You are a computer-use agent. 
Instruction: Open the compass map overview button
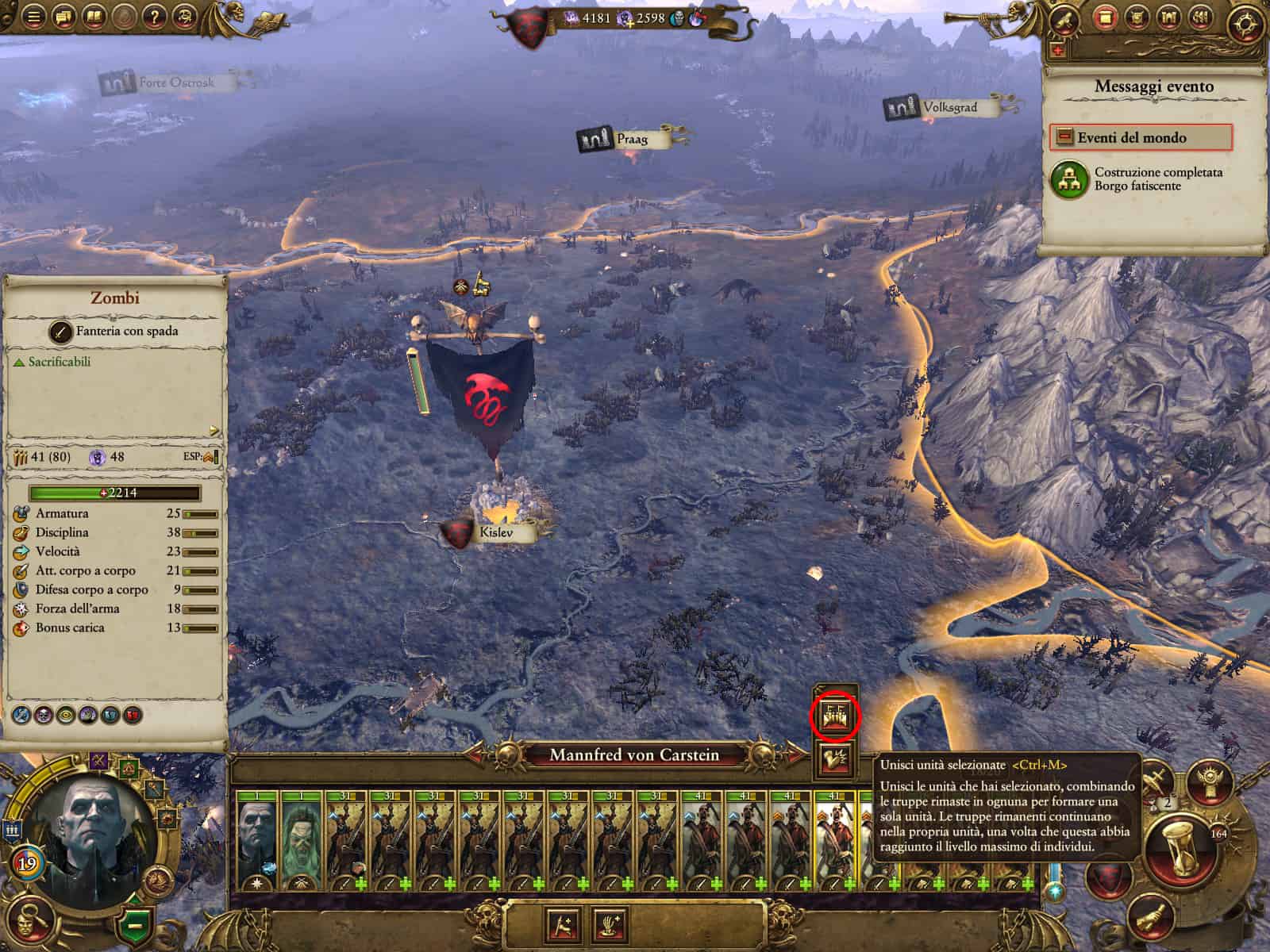coord(1241,24)
